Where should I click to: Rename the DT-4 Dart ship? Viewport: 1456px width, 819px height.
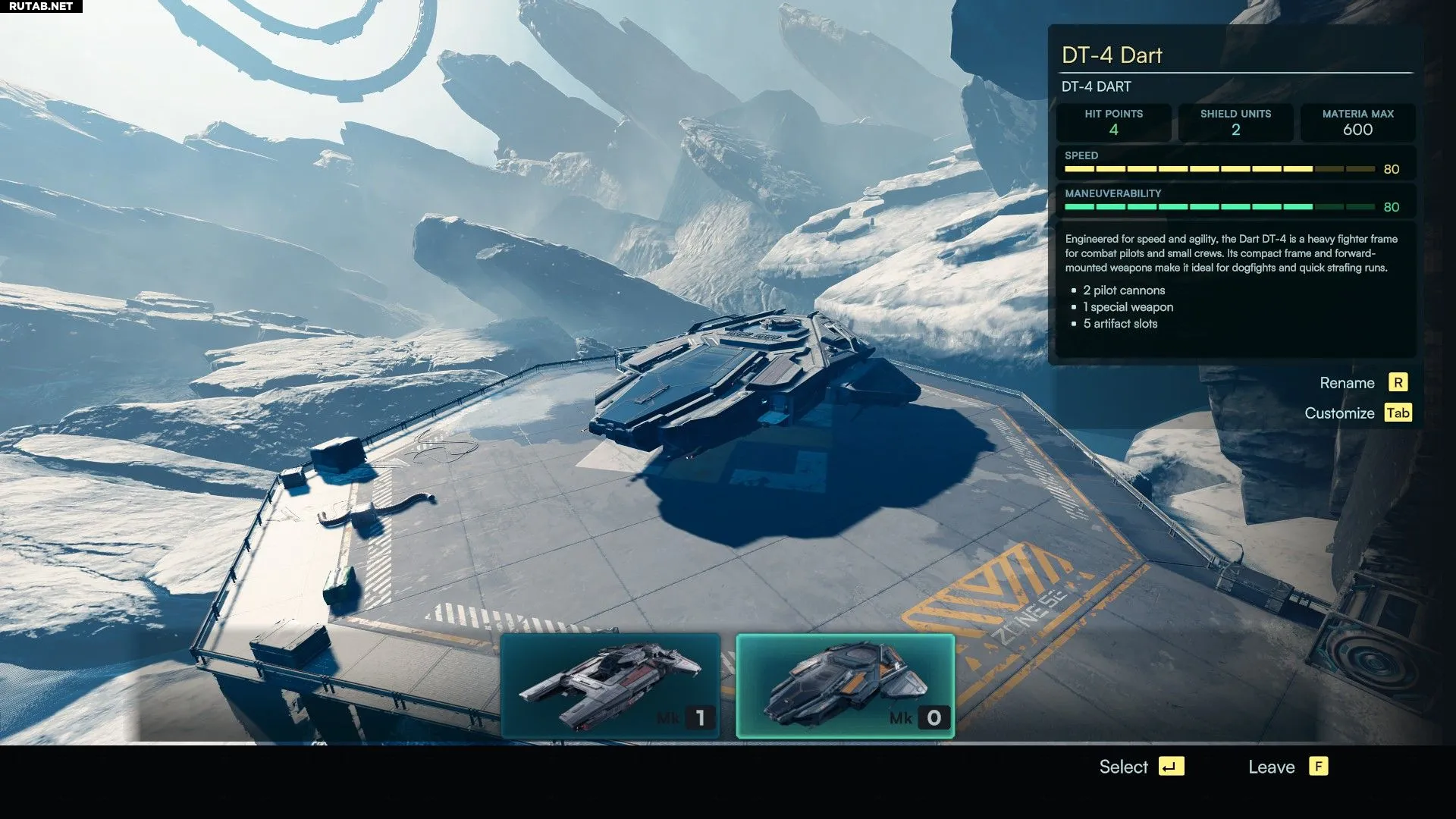point(1363,383)
